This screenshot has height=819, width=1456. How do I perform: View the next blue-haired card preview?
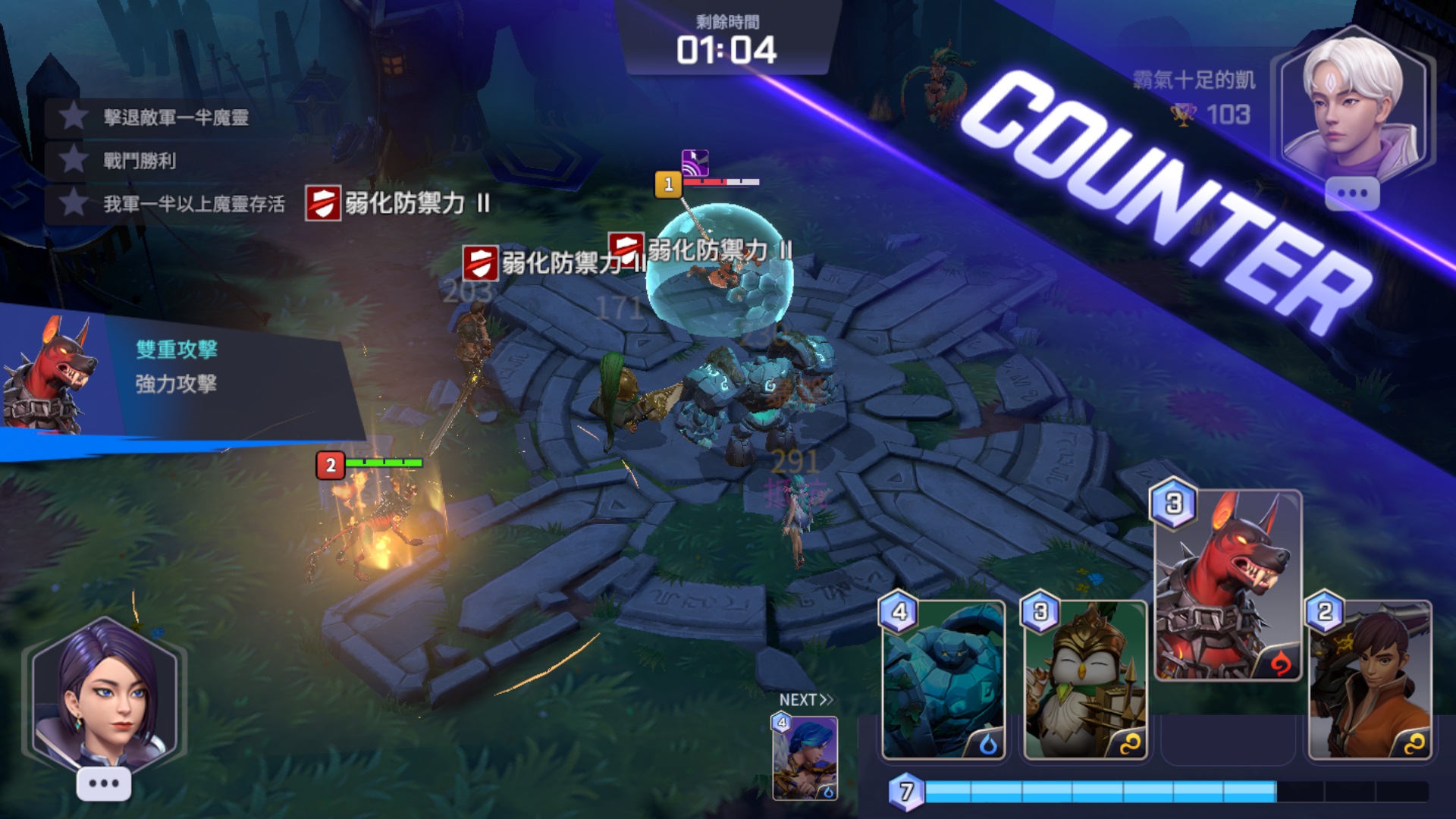[x=805, y=758]
